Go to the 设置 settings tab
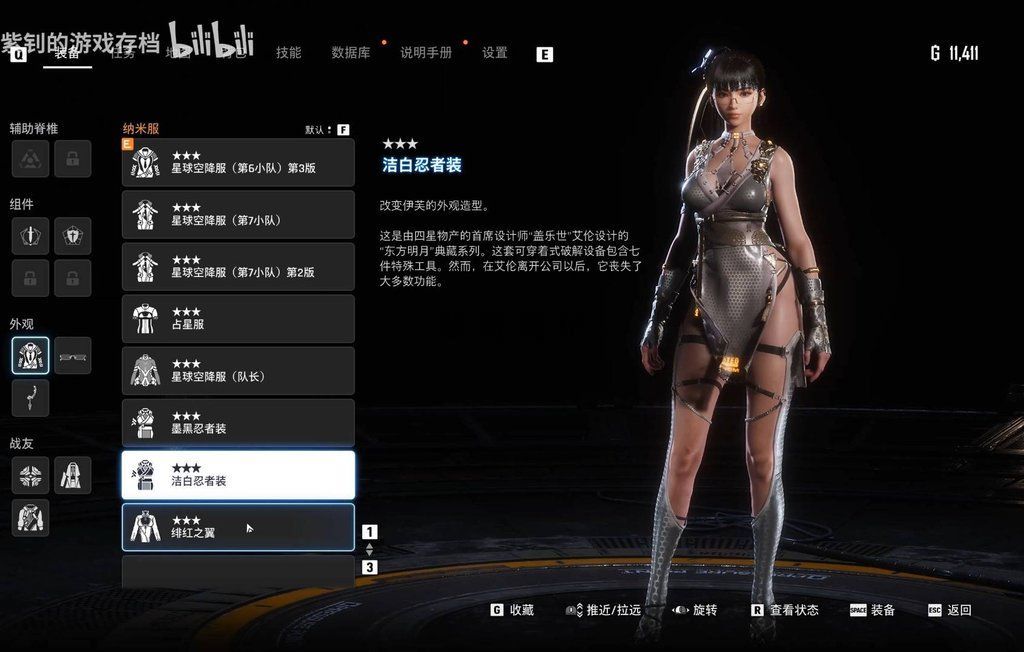The image size is (1024, 652). pos(495,53)
